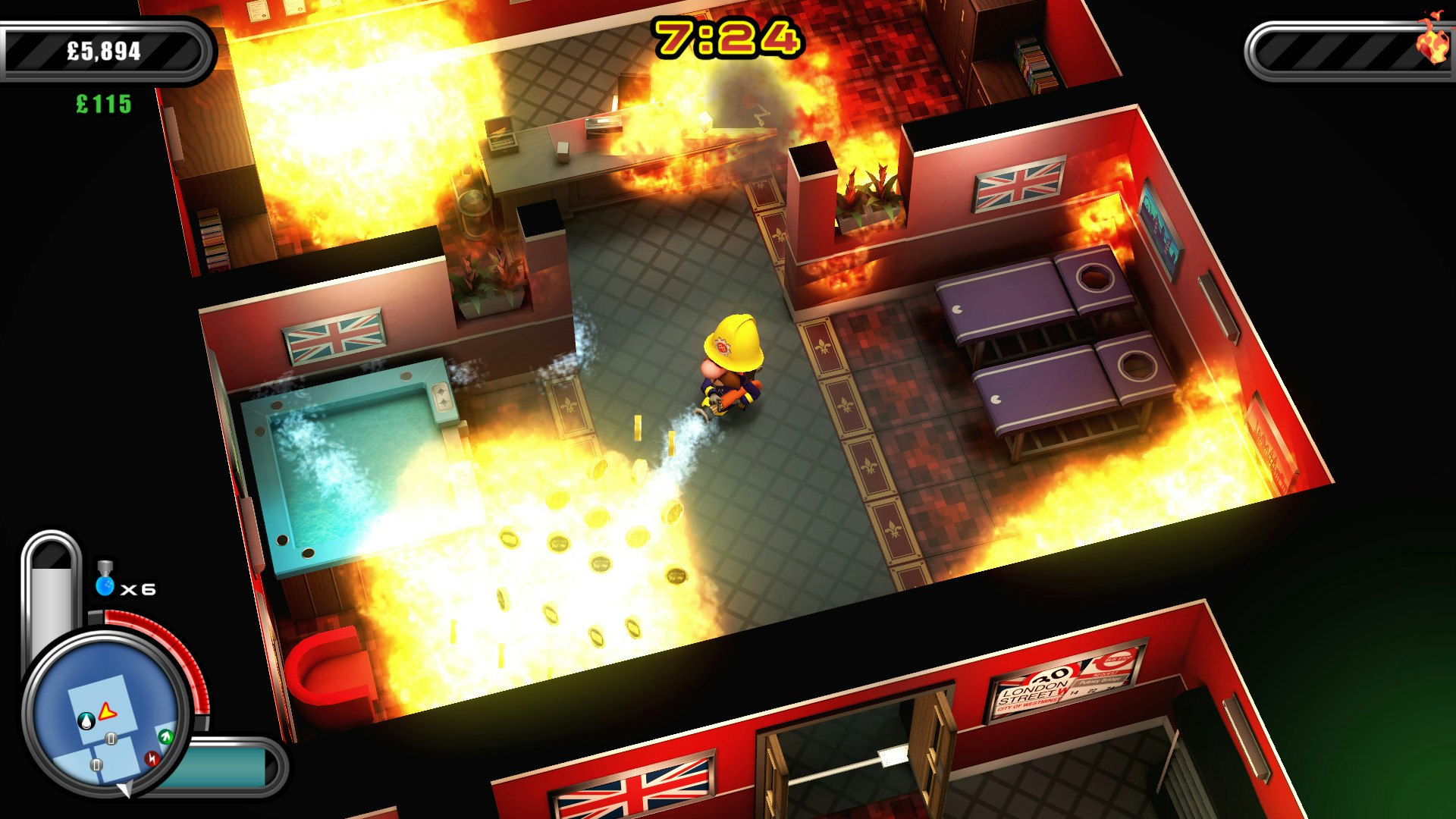Screen dimensions: 1456x819
Task: Click the water droplet marker on the minimap
Action: pos(86,721)
